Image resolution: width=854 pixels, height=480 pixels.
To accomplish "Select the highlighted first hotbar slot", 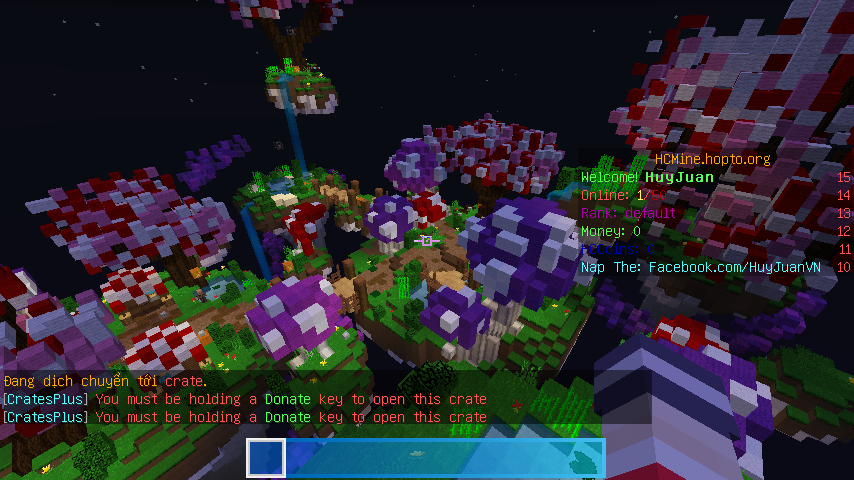I will tap(266, 458).
